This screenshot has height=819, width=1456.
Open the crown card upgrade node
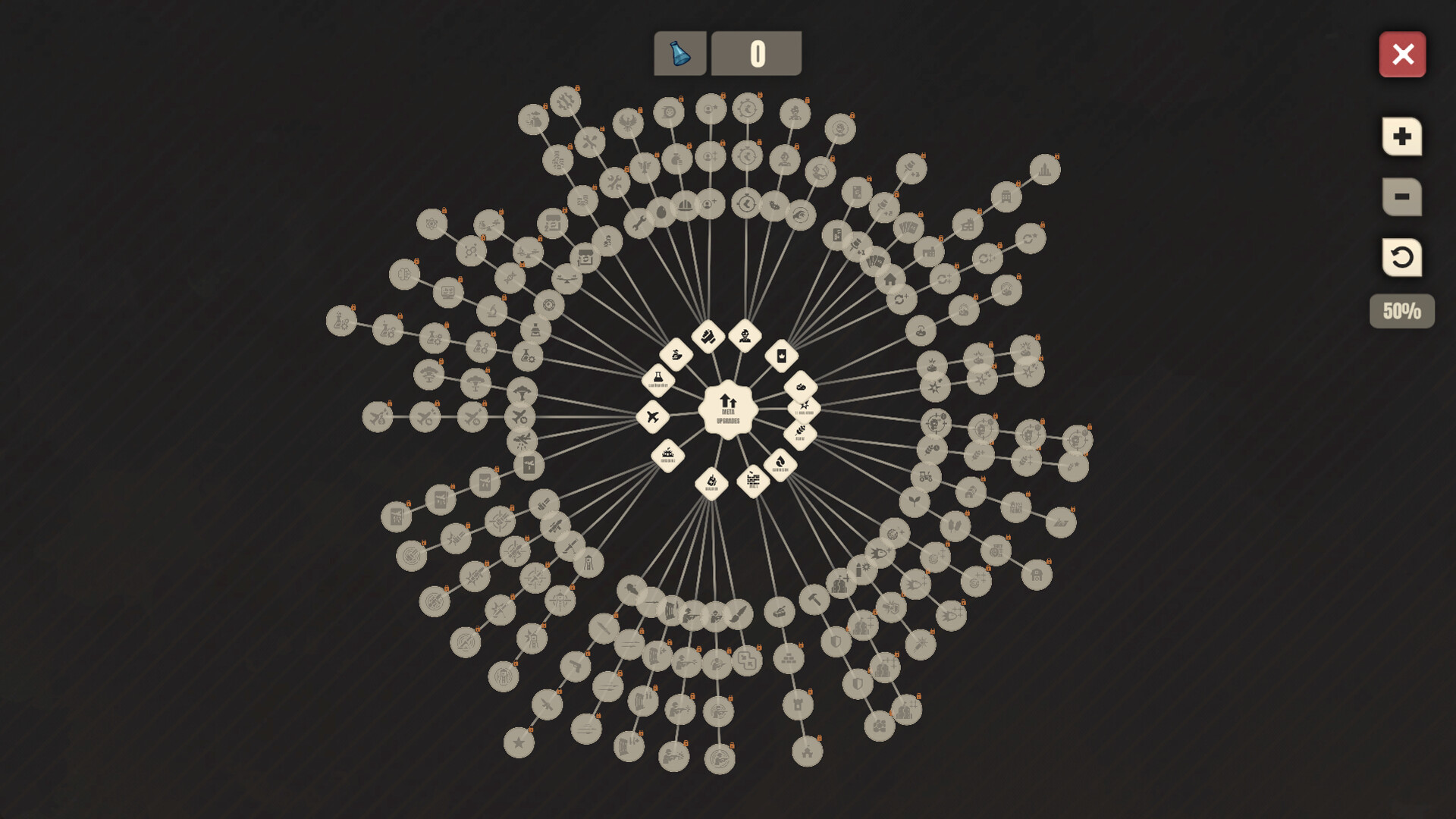pyautogui.click(x=782, y=356)
